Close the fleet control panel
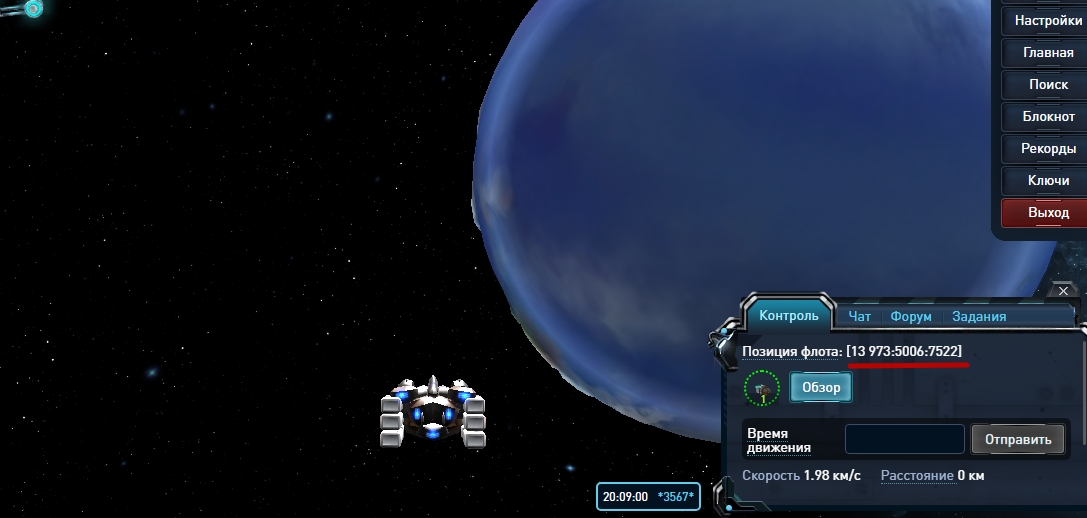Viewport: 1087px width, 518px height. click(1063, 292)
